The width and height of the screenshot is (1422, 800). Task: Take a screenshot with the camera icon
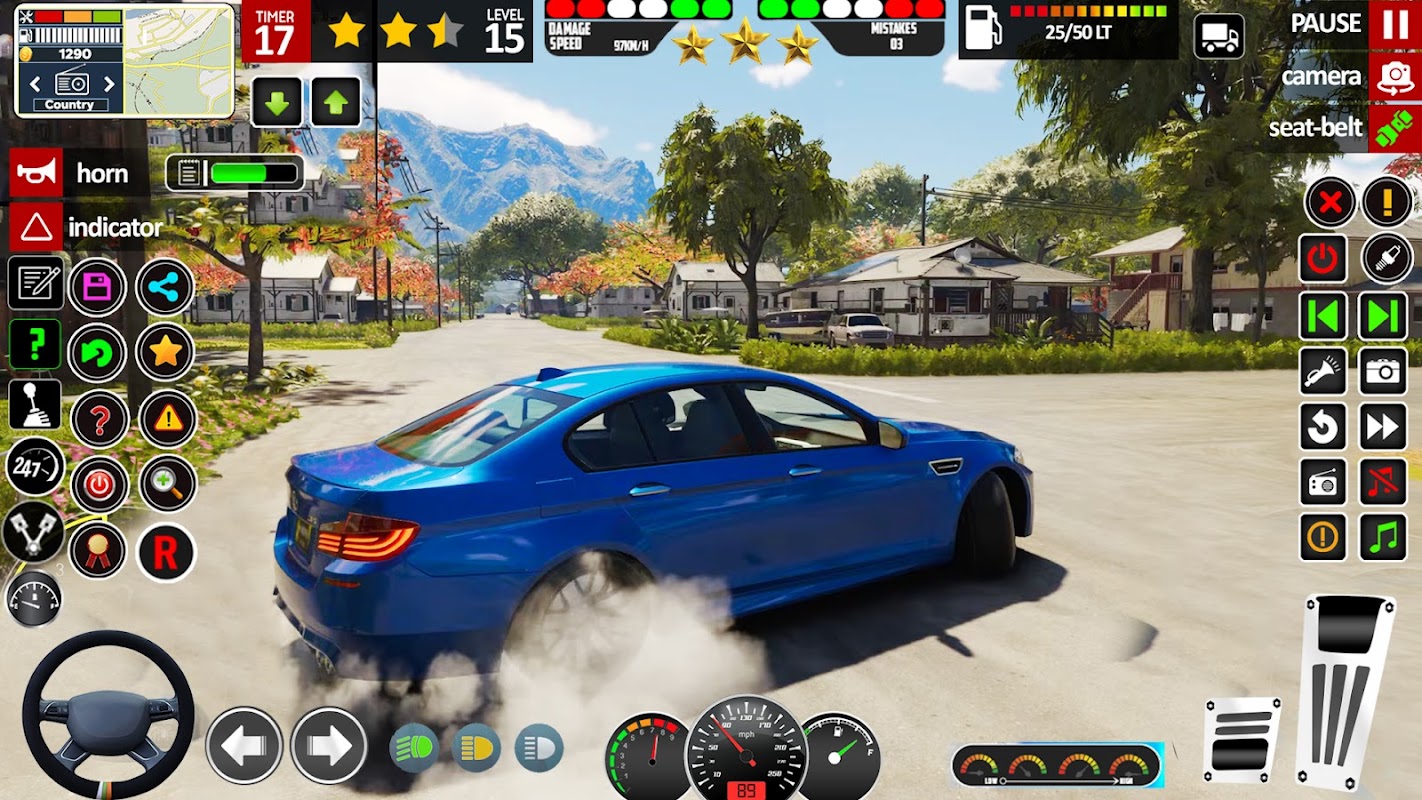(x=1383, y=372)
